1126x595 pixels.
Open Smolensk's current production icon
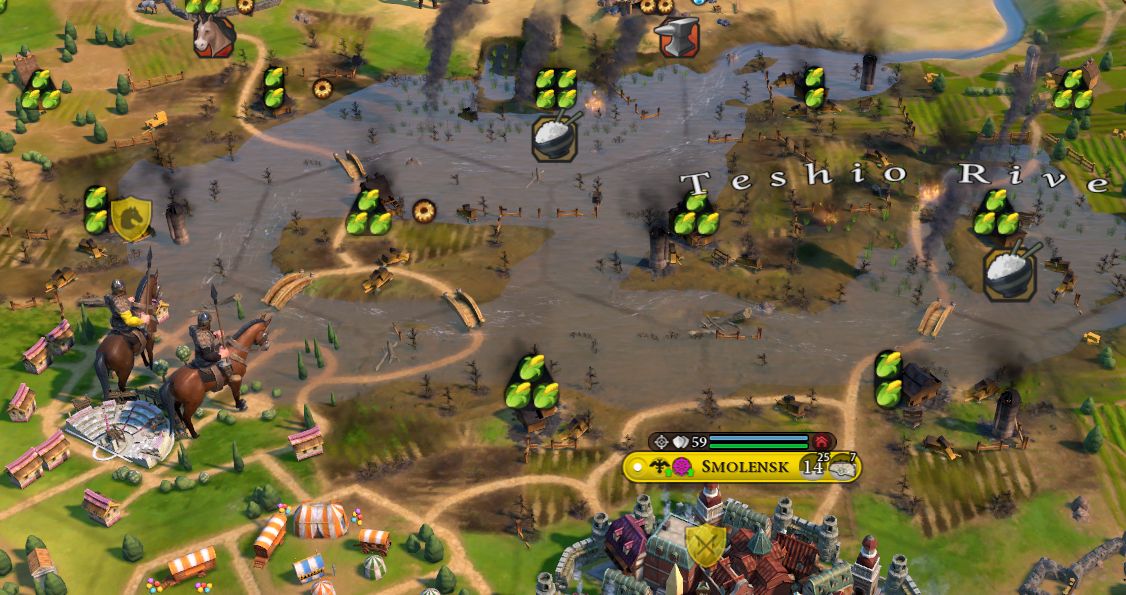pyautogui.click(x=844, y=467)
